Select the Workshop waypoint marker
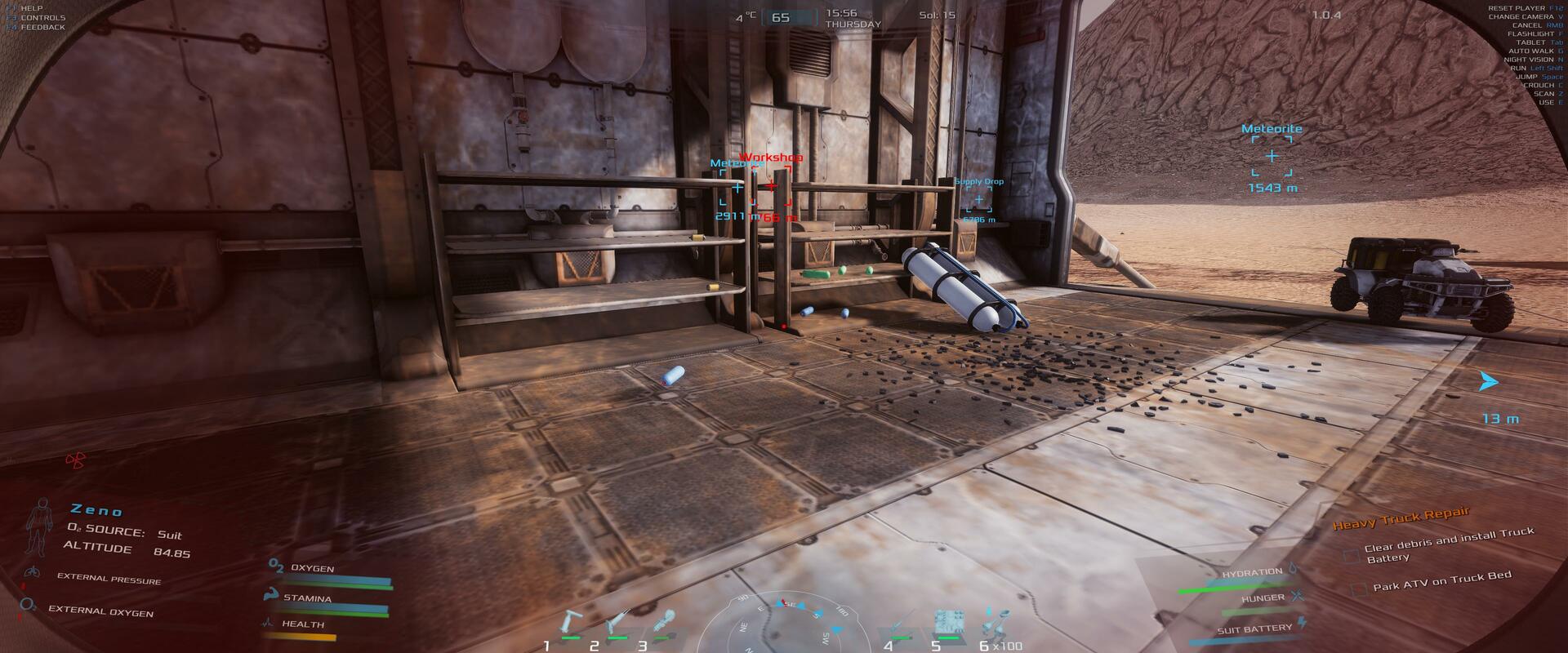This screenshot has width=1568, height=653. (x=771, y=187)
